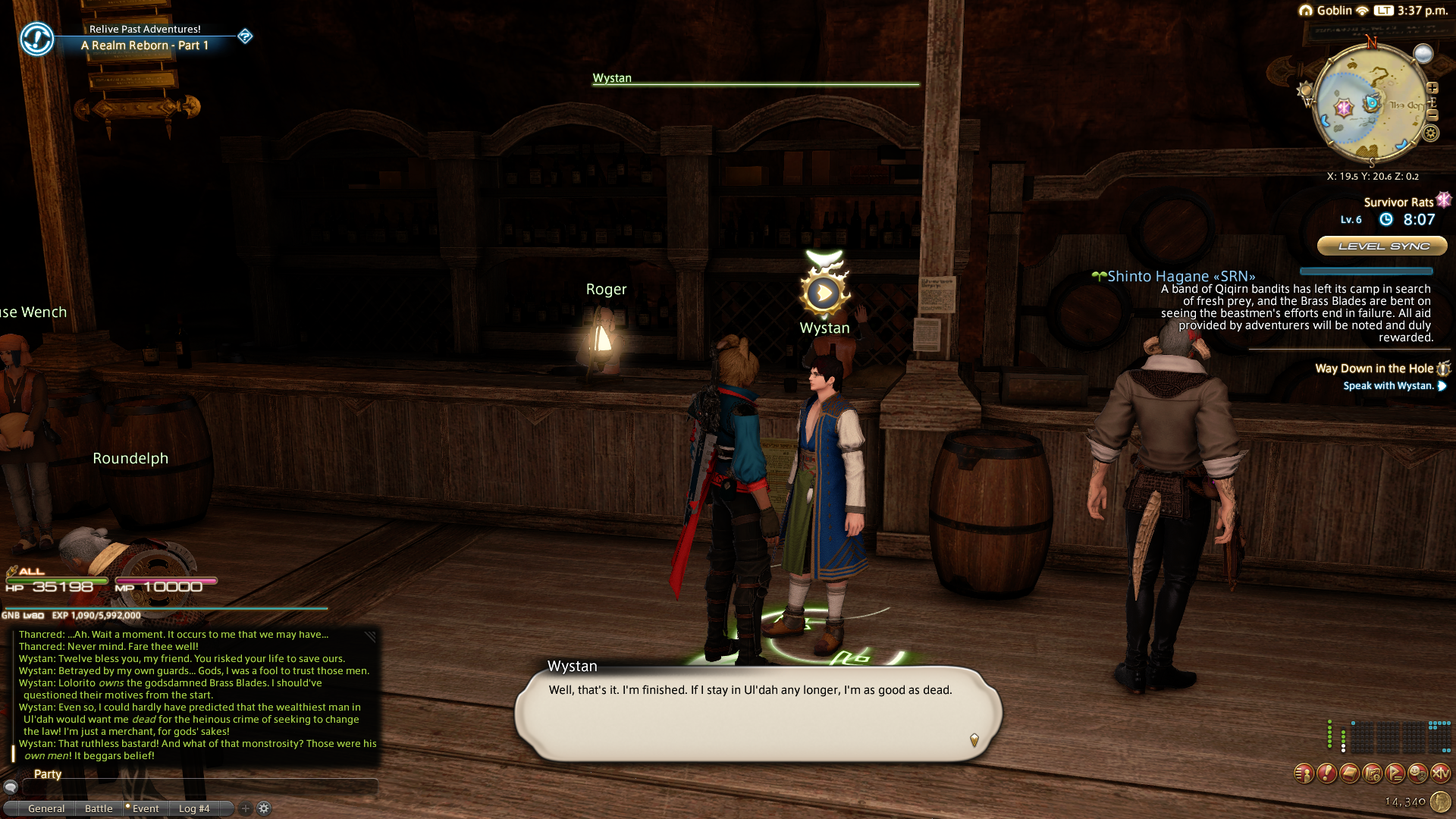Zoom out the minimap
Screen dimensions: 1456x819
point(1432,115)
